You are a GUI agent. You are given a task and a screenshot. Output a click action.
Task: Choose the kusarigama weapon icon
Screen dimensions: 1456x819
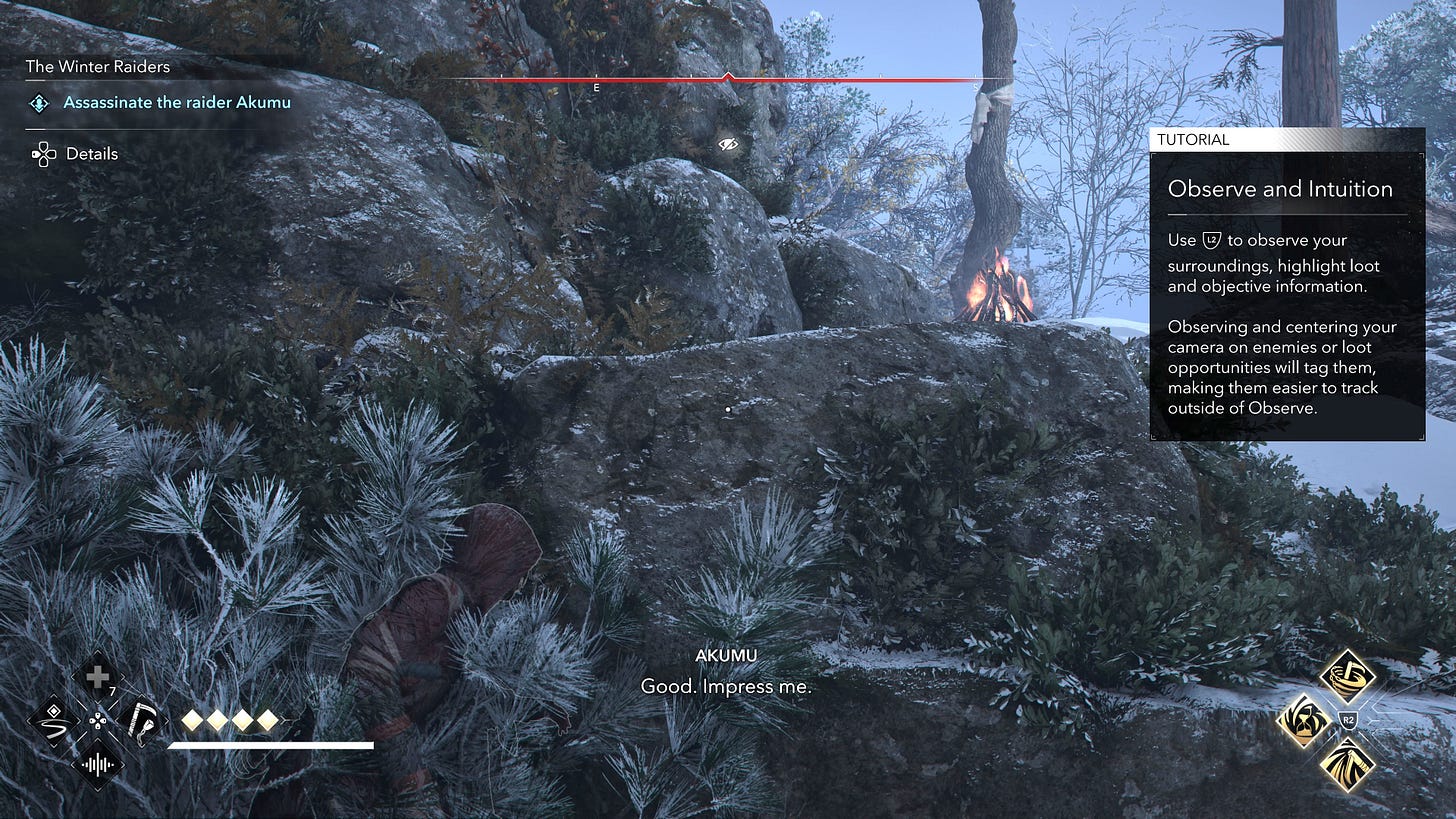point(140,720)
